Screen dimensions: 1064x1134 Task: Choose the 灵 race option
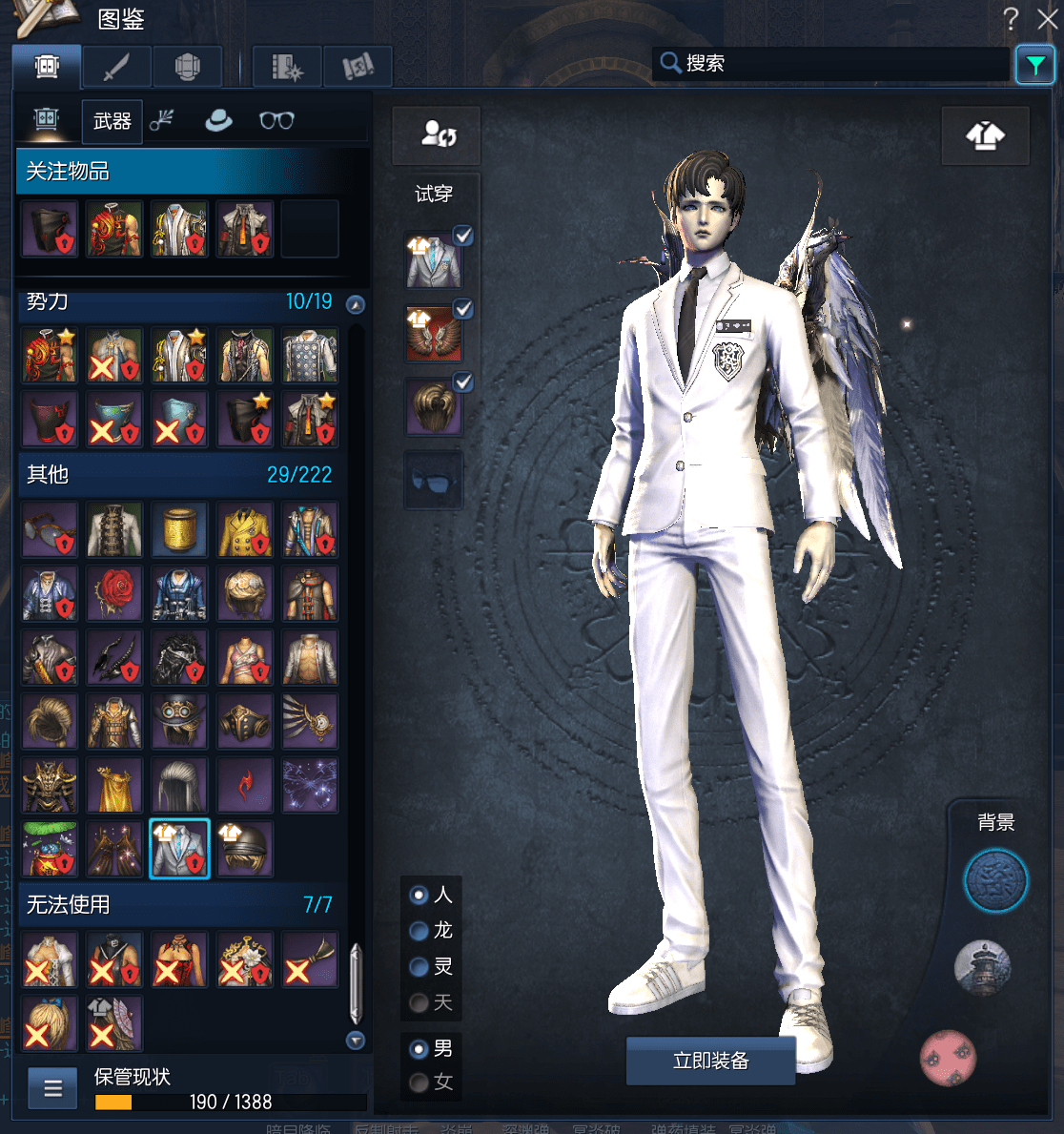pos(419,967)
